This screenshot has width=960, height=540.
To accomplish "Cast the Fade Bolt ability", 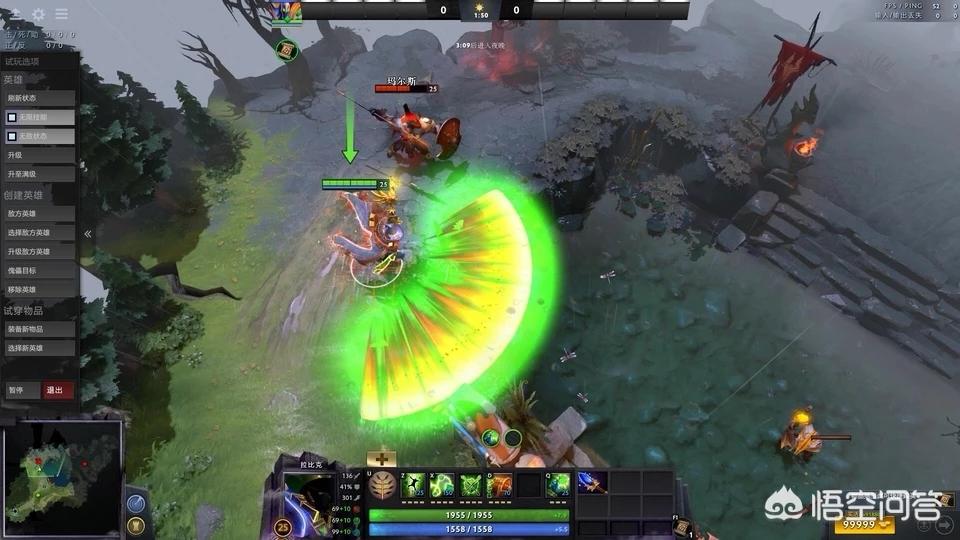I will point(441,485).
